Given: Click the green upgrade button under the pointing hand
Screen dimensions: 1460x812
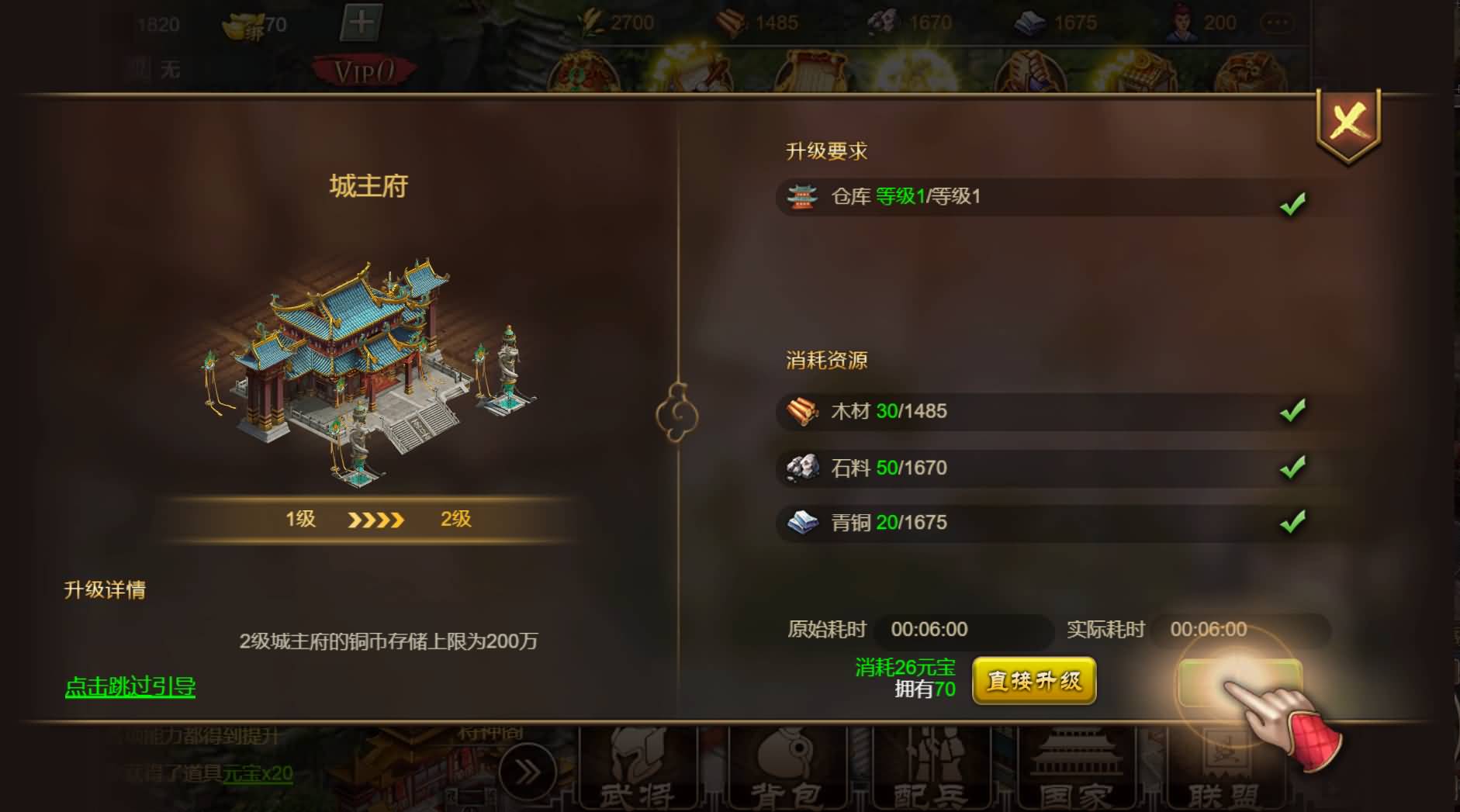Looking at the screenshot, I should [1238, 682].
